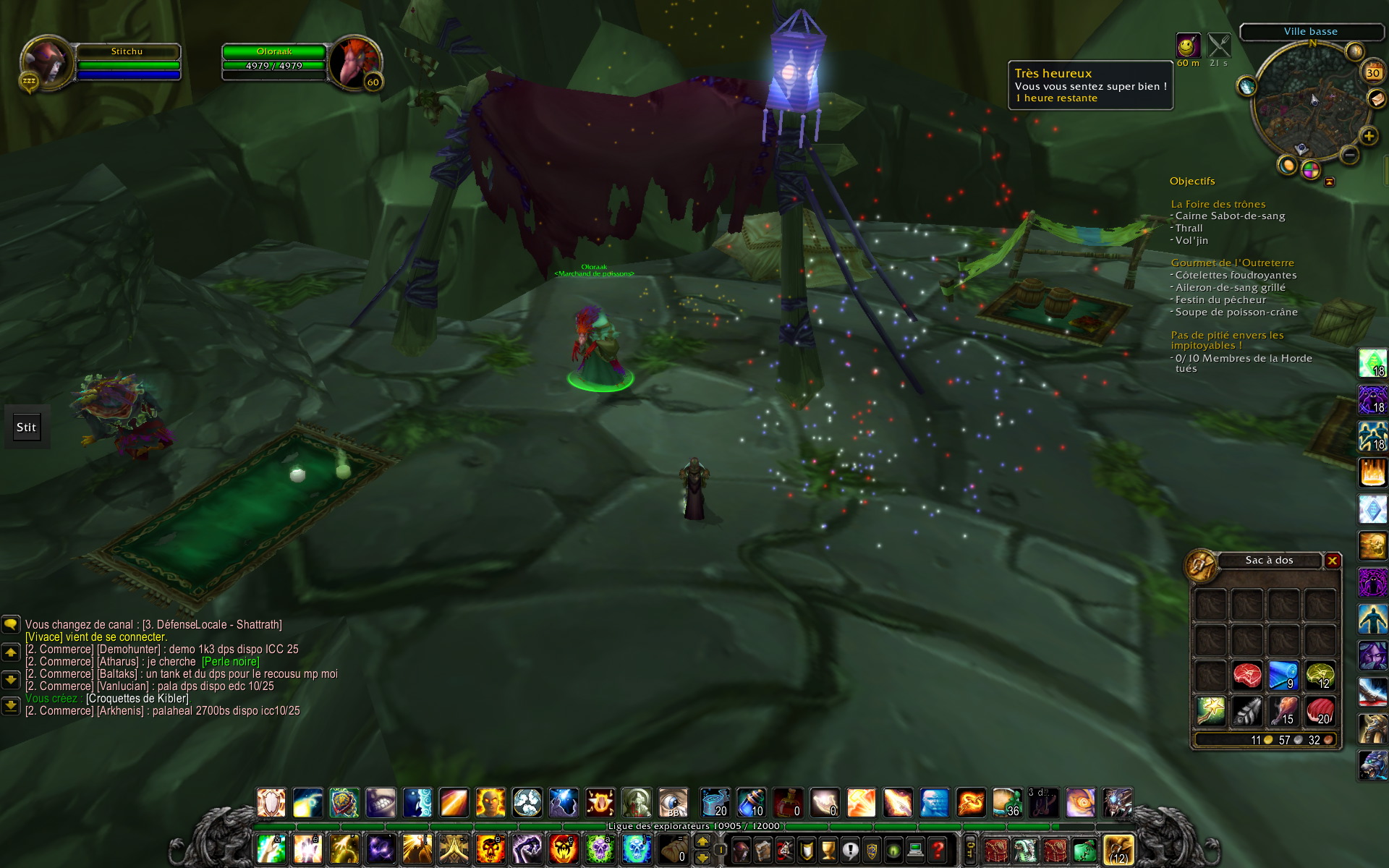Close the Sac à dos bag window

pyautogui.click(x=1332, y=561)
